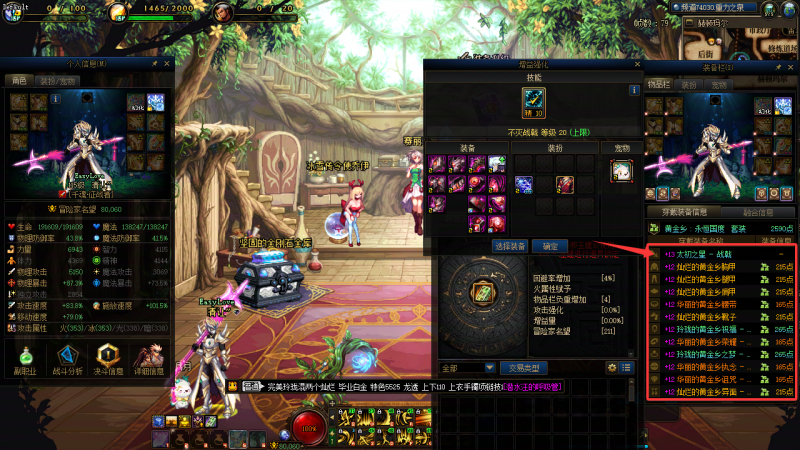
Task: Show 决斗信息 duel information
Action: tap(110, 362)
